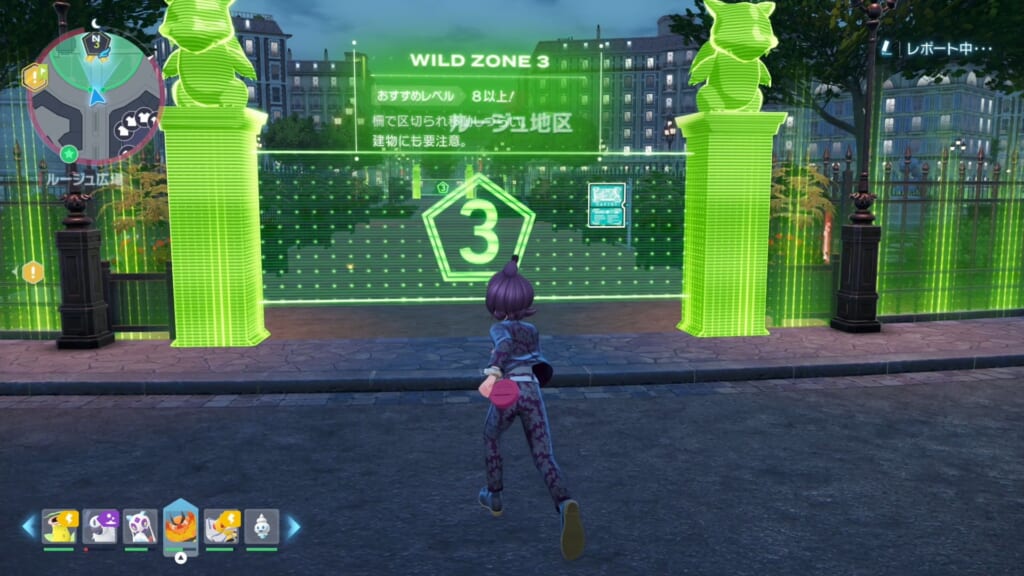This screenshot has width=1024, height=576.
Task: Cycle party right with the blue arrow
Action: (x=294, y=526)
